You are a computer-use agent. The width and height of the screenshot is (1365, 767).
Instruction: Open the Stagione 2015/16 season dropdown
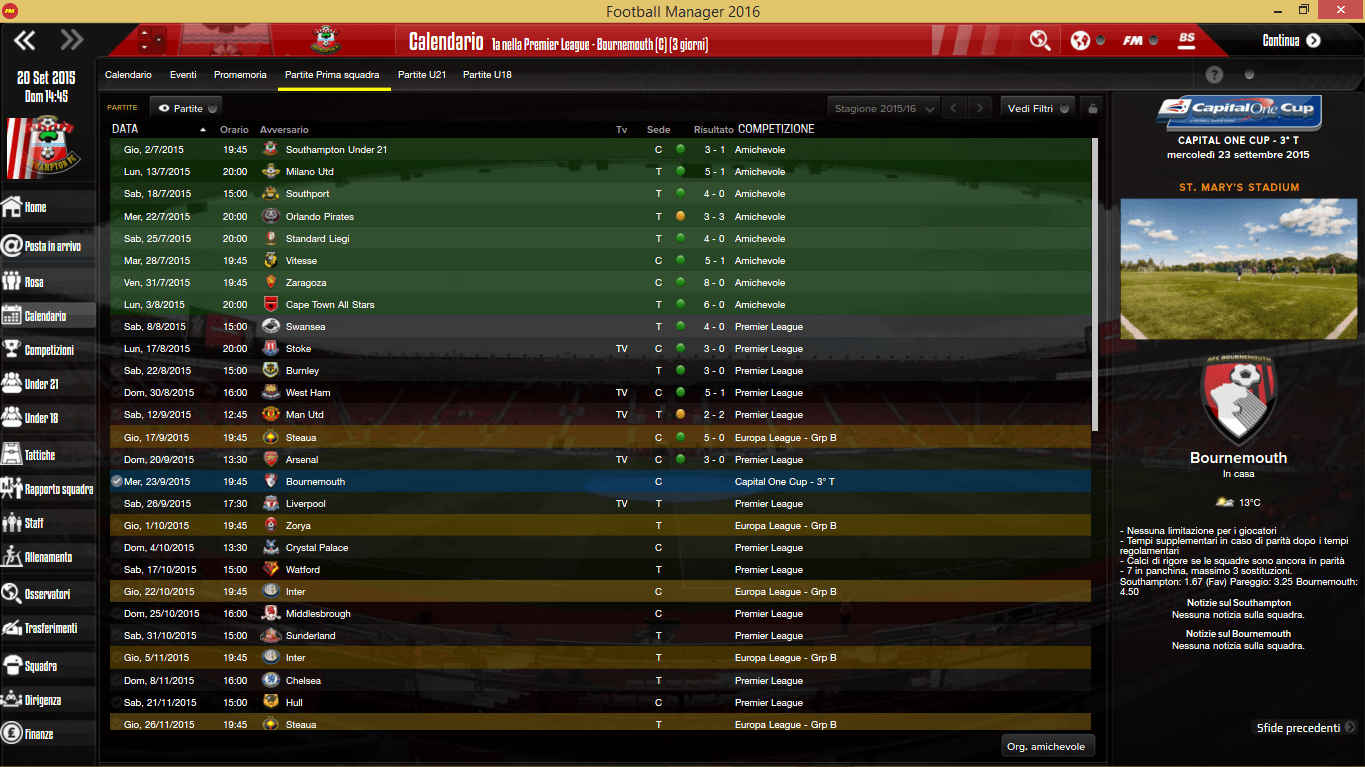point(881,107)
